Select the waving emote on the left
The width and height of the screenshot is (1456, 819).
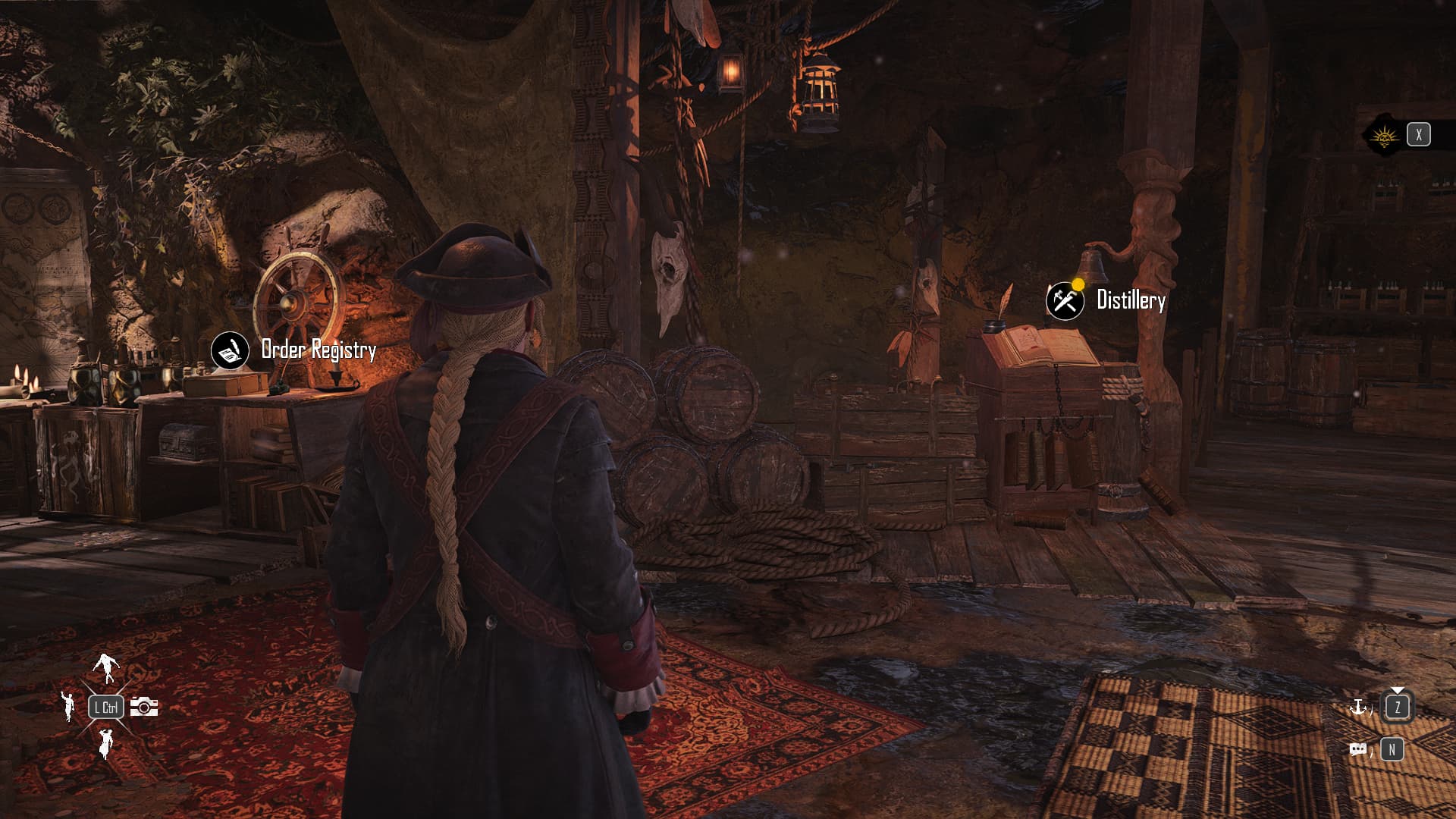click(69, 706)
